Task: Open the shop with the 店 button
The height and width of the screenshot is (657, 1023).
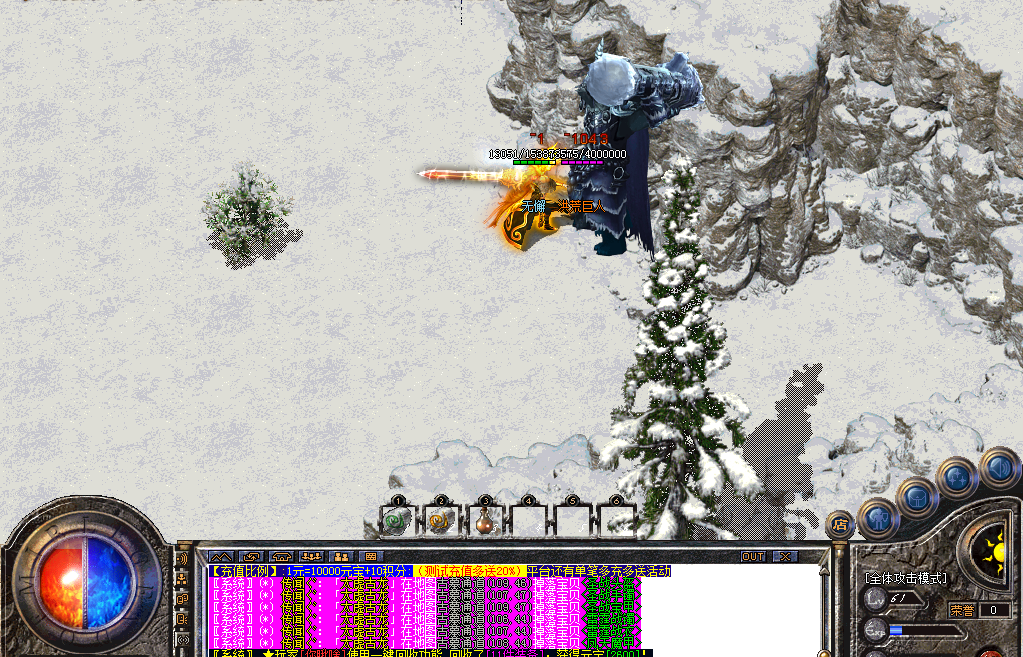Action: 839,523
